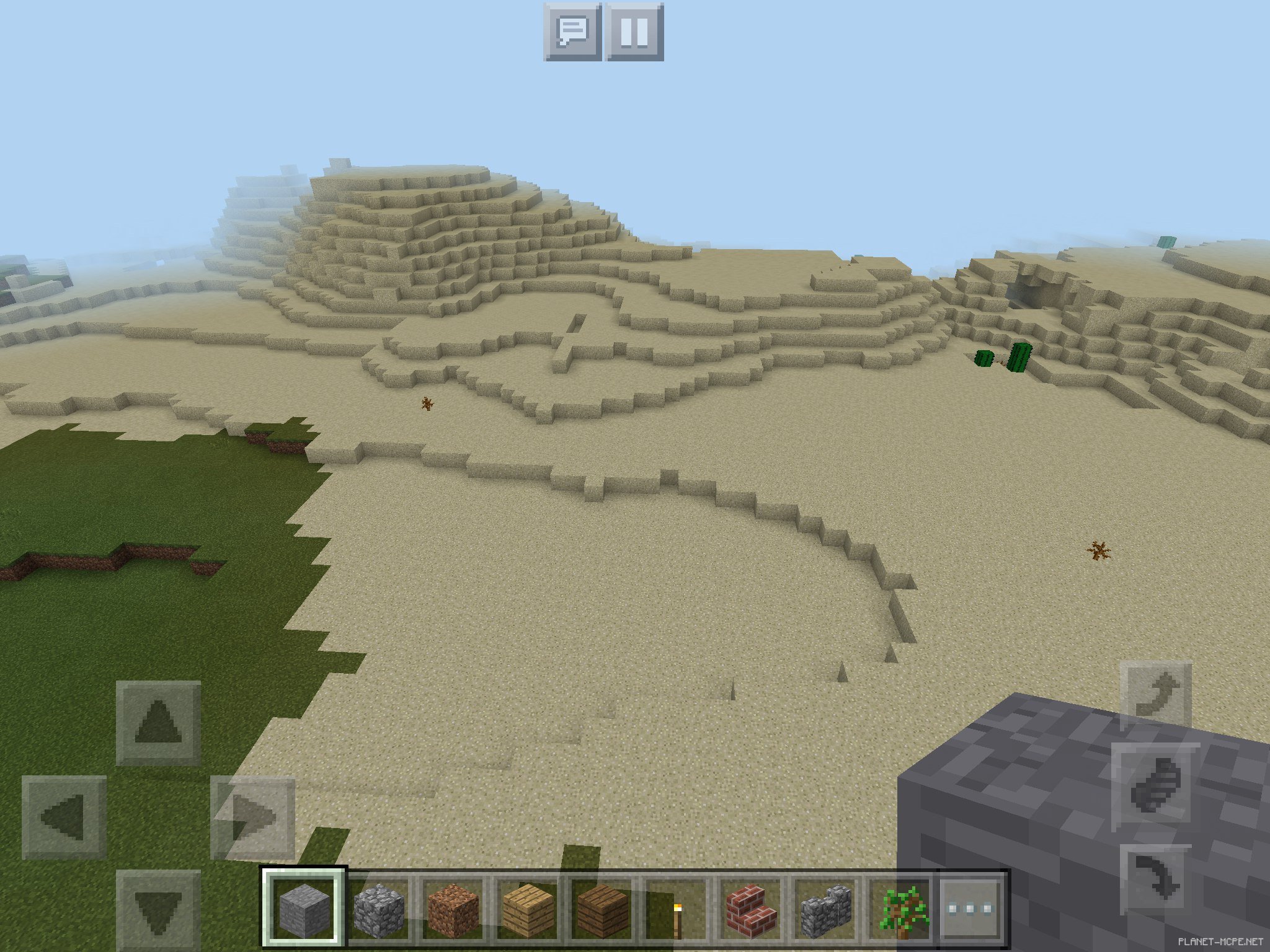
Task: Select the cobblestone wall slot
Action: coord(825,909)
